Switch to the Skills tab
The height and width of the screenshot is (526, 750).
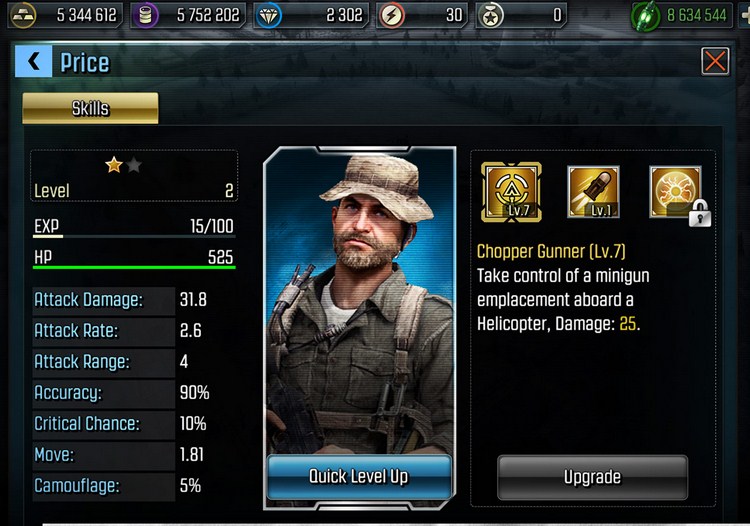[90, 108]
